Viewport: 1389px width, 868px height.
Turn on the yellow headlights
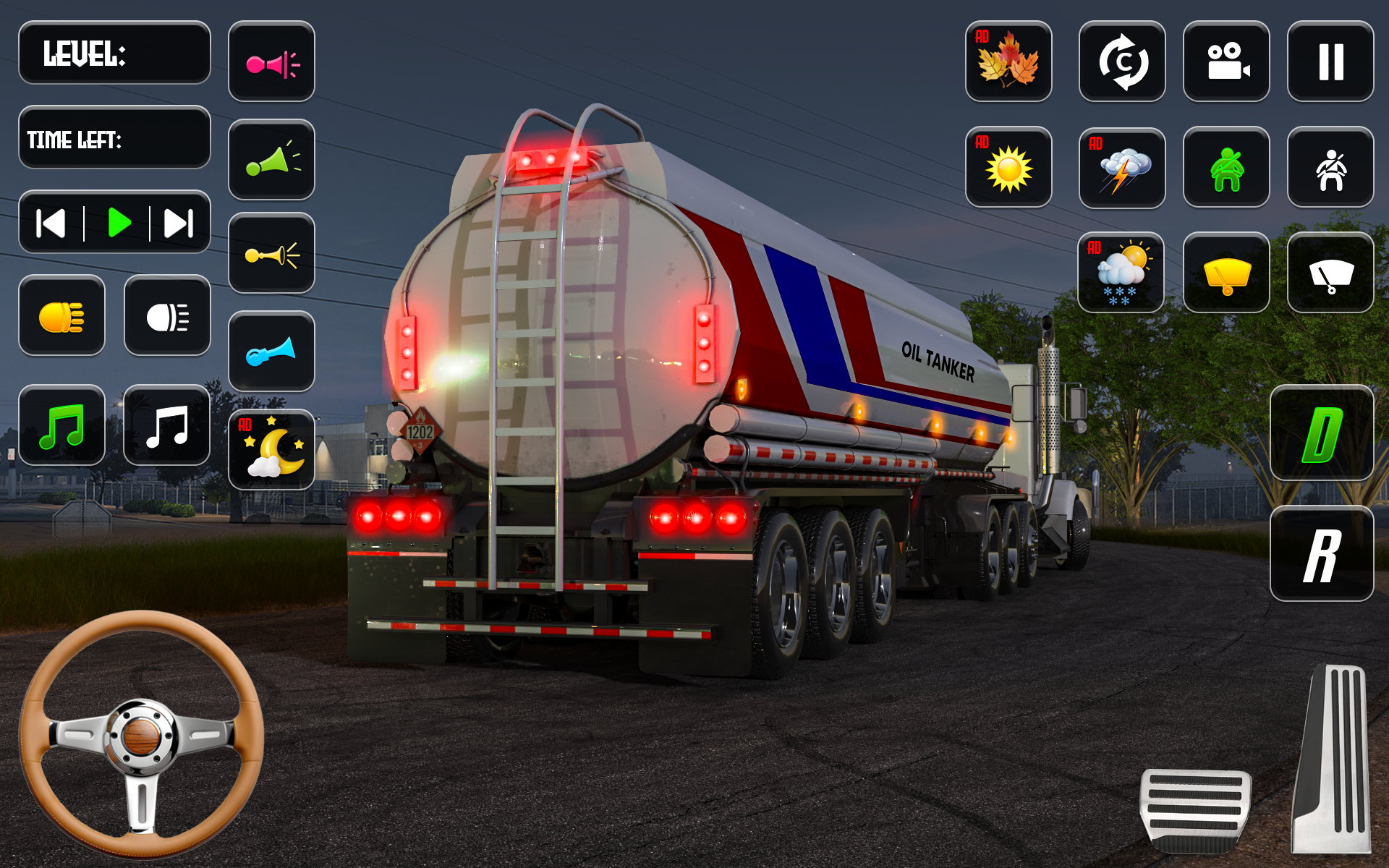click(x=61, y=315)
